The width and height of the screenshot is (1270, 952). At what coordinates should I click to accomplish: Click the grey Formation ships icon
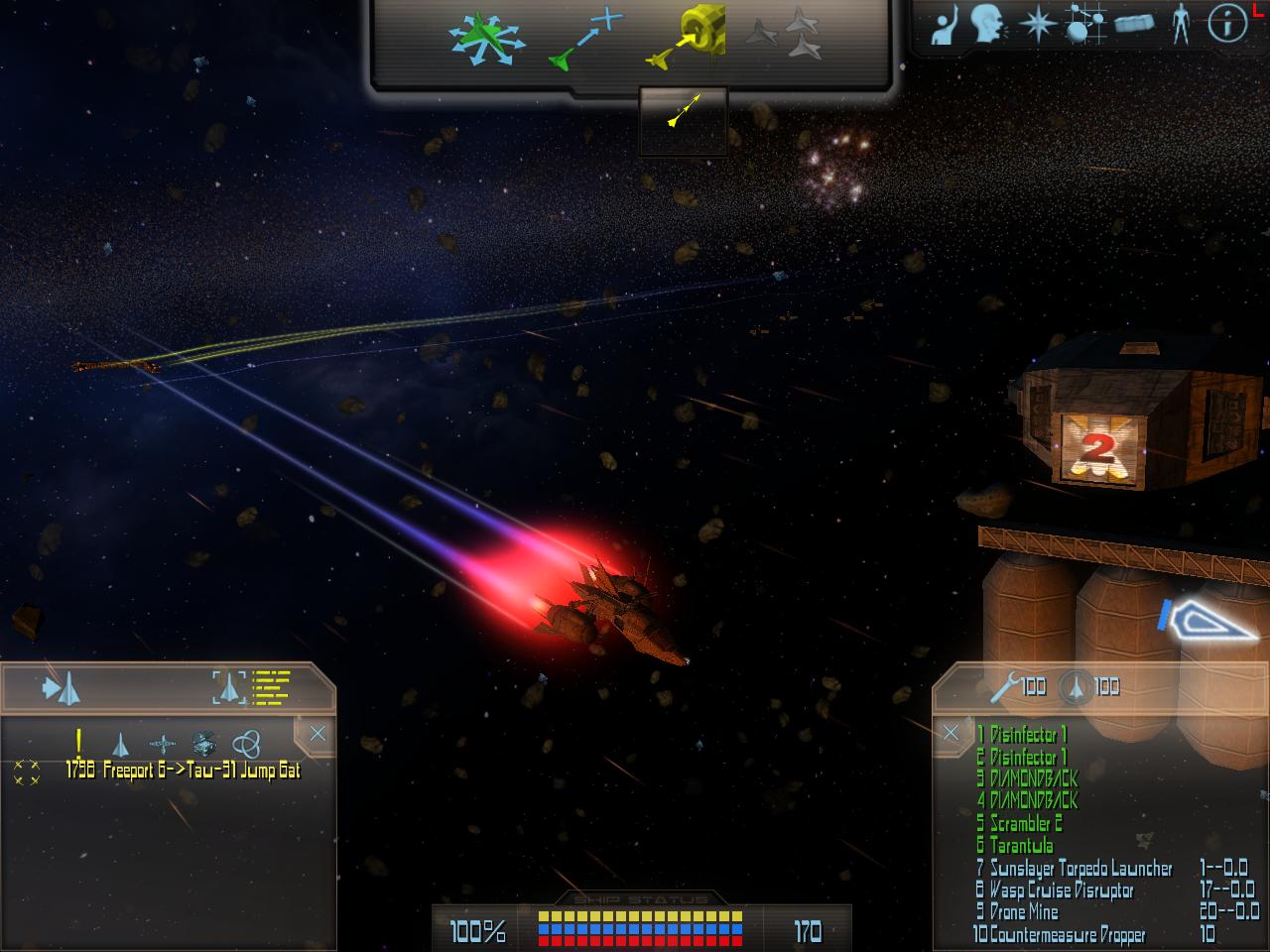coord(784,40)
